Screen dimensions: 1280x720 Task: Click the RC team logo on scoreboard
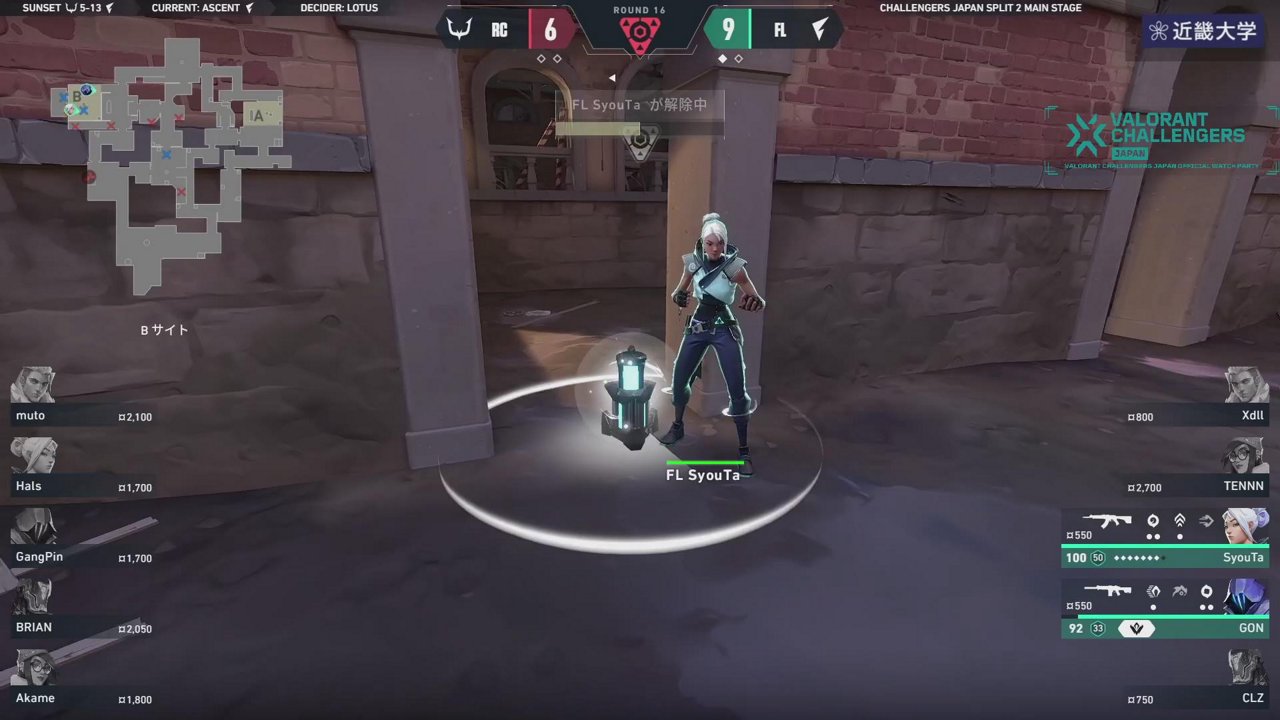460,29
